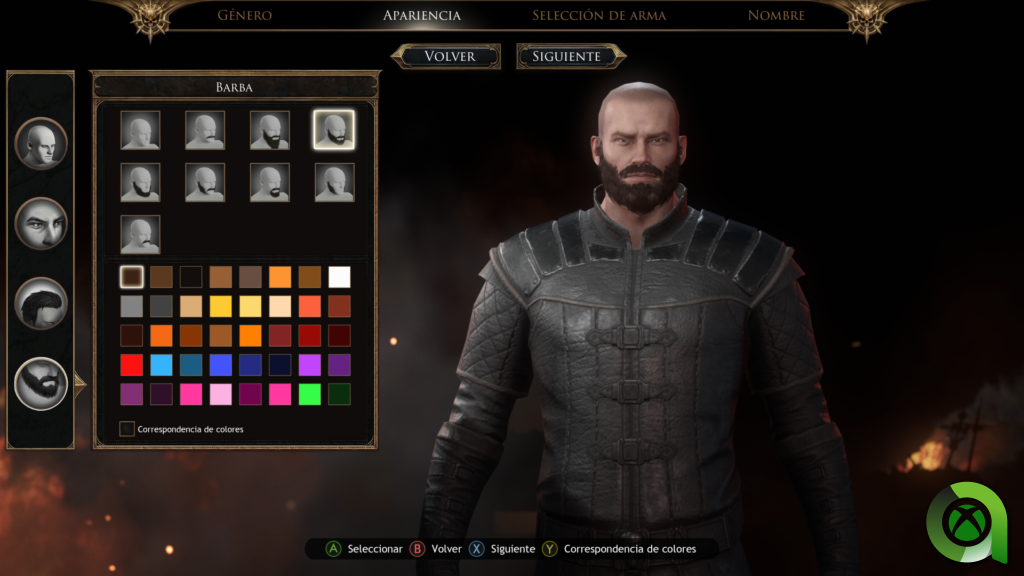Pick the lone bottom-row beard thumbnail

(140, 234)
